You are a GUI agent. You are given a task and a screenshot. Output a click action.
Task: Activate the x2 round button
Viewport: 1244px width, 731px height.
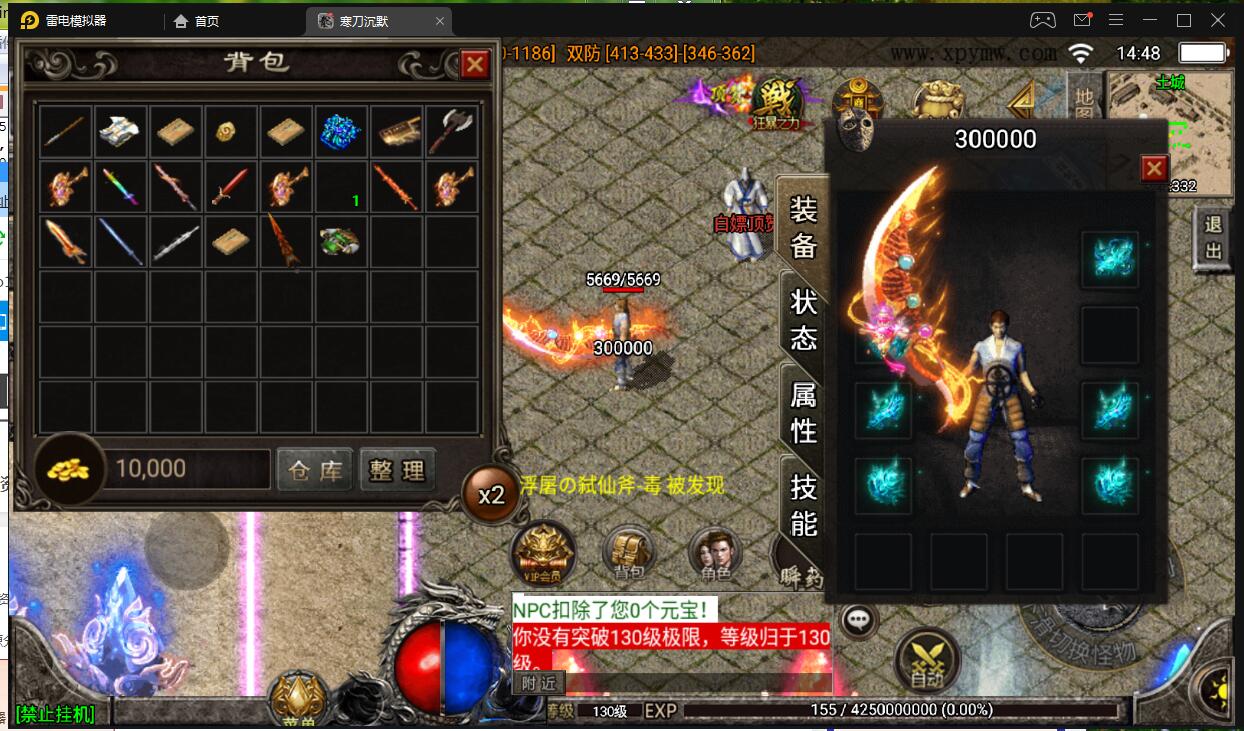[x=491, y=495]
